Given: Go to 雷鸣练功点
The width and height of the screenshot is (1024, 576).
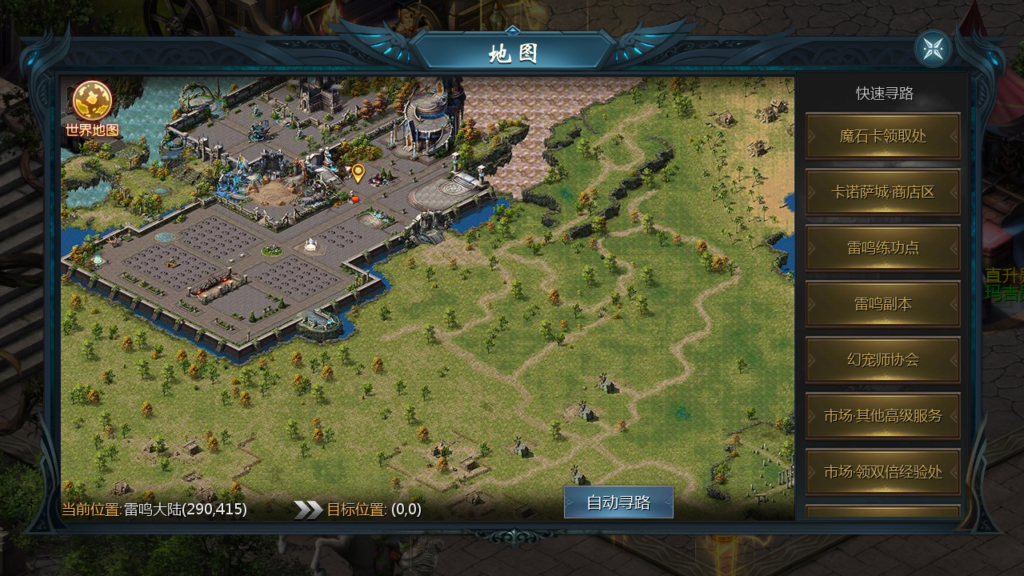Looking at the screenshot, I should point(883,248).
